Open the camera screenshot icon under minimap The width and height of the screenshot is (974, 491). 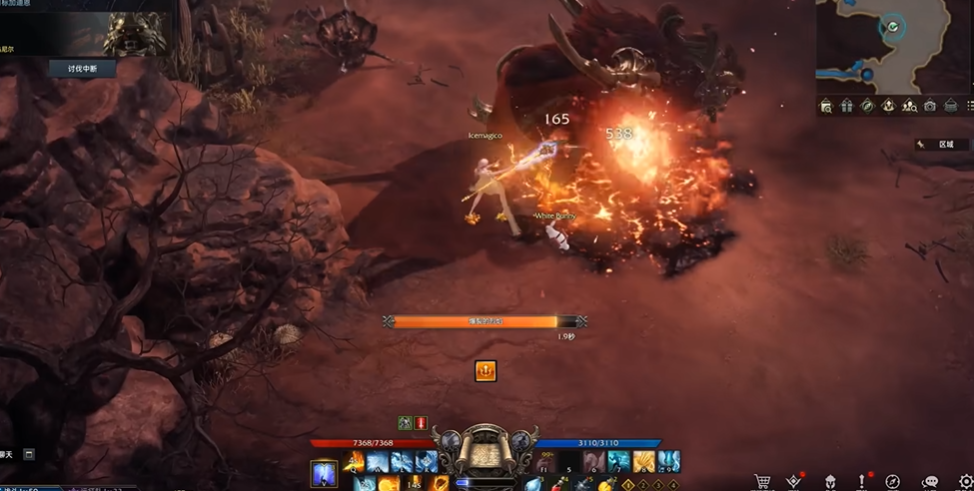[x=930, y=106]
